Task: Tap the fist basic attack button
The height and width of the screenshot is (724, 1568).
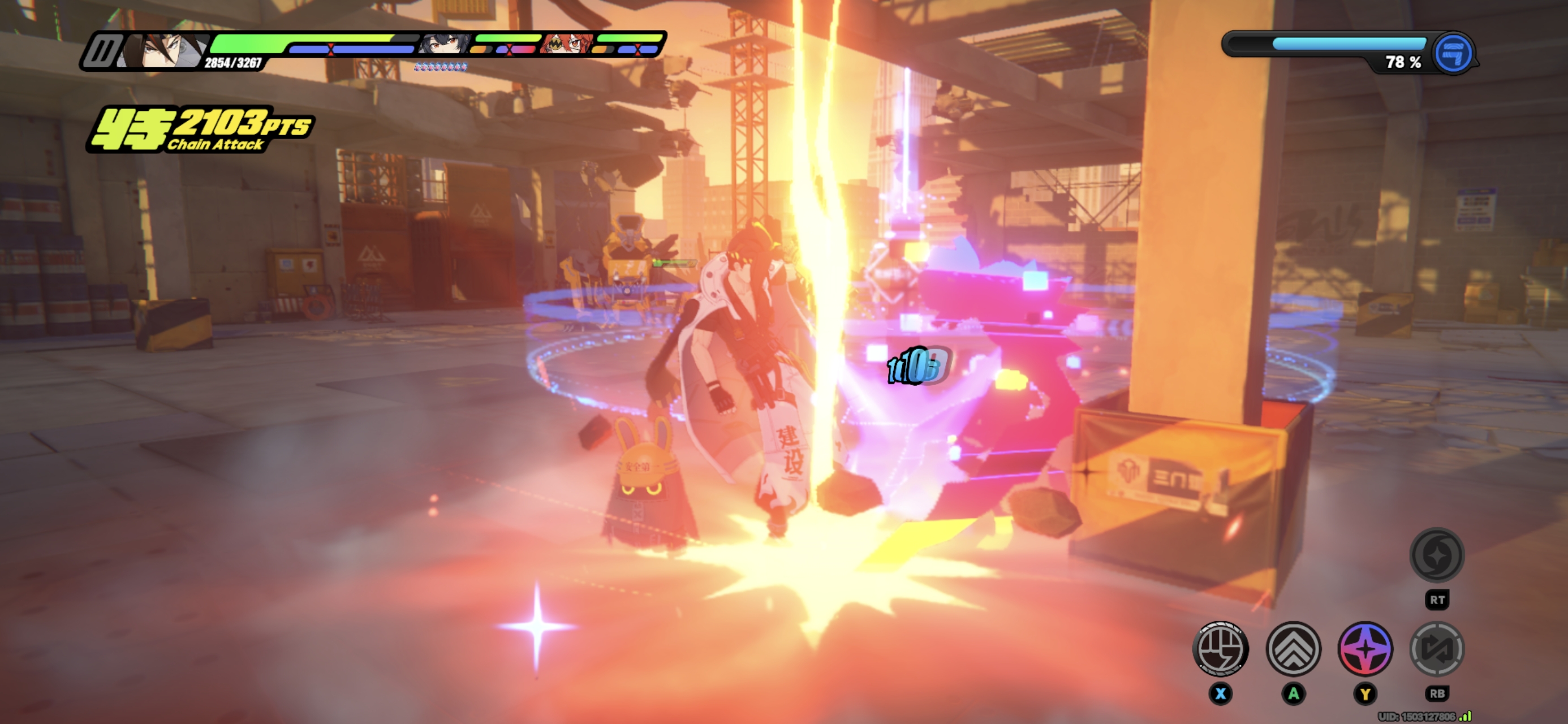Action: (x=1220, y=649)
